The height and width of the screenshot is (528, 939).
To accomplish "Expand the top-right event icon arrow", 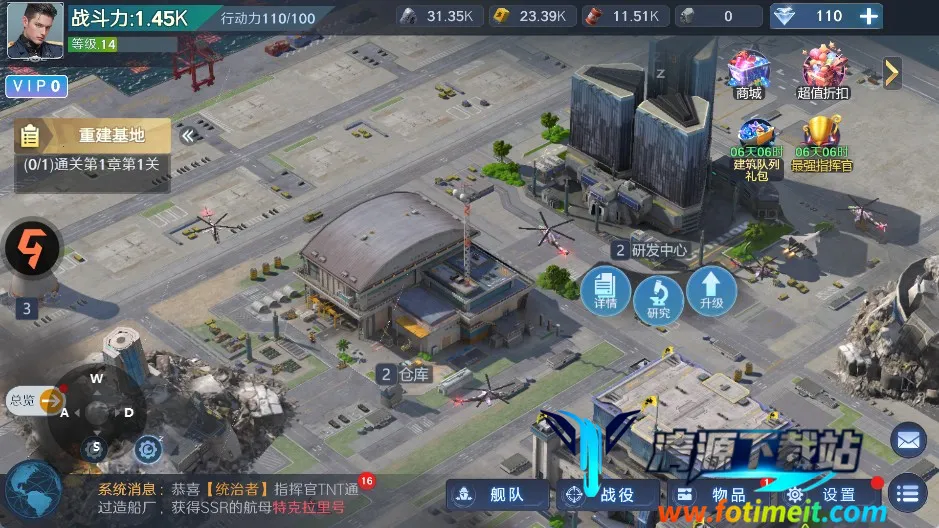I will coord(892,72).
